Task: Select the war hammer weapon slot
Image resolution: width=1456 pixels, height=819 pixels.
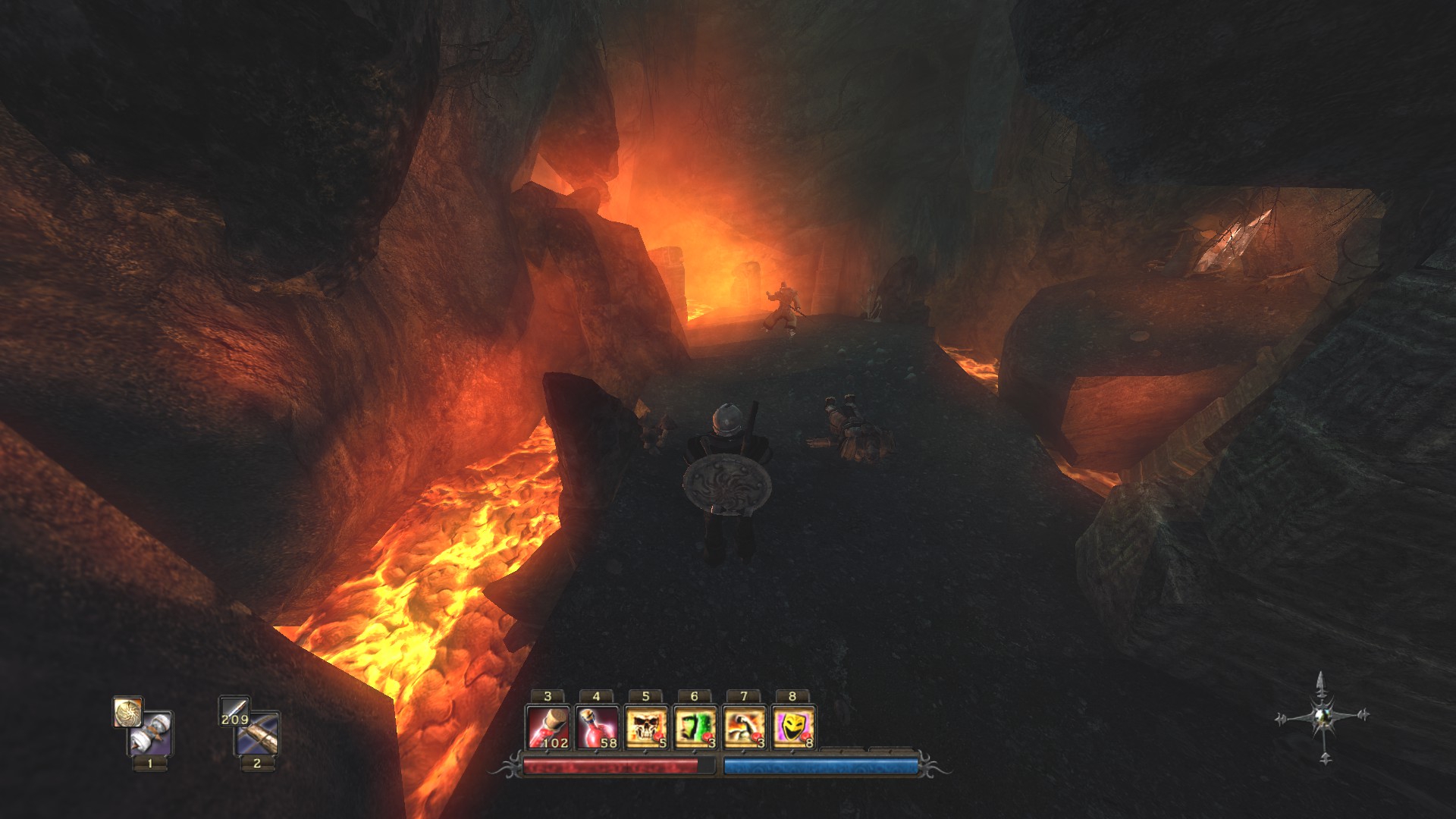Action: (x=151, y=734)
